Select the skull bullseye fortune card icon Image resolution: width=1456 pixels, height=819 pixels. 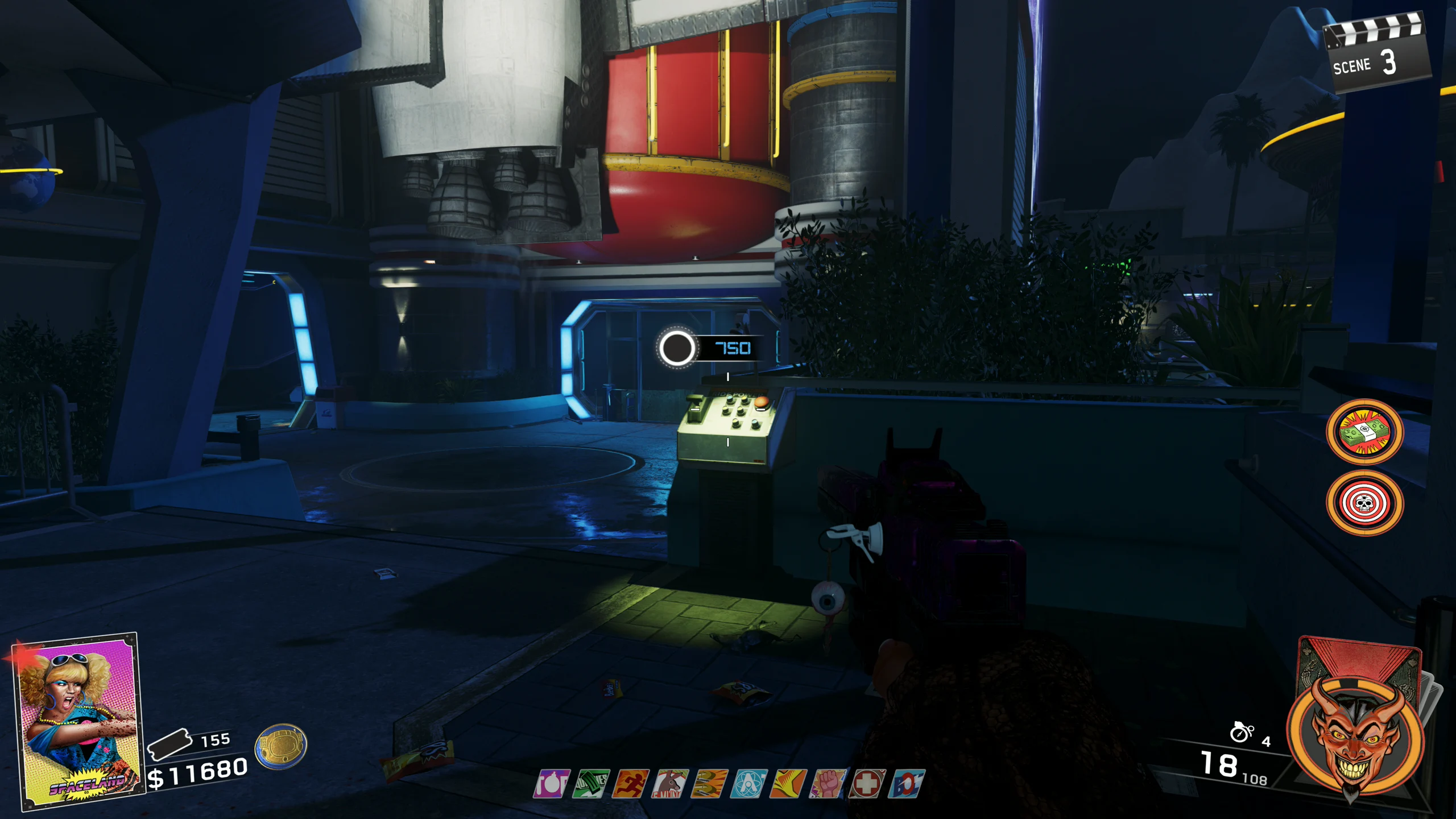tap(1364, 503)
